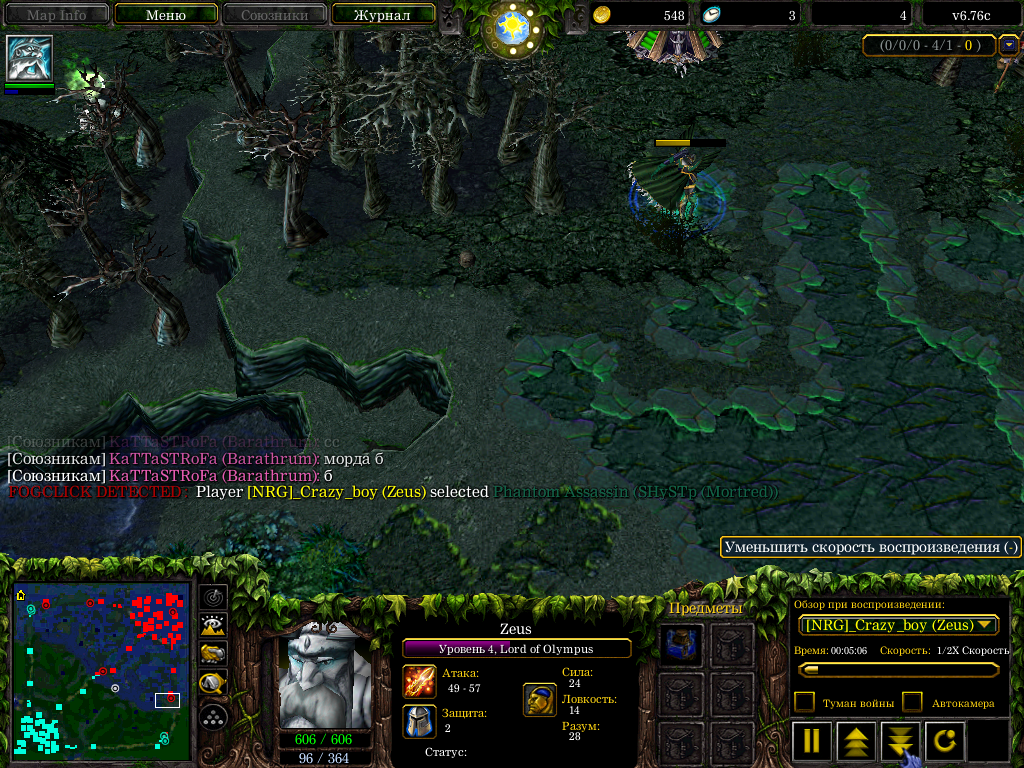This screenshot has height=768, width=1024.
Task: Toggle the minimap ally color mode
Action: (213, 654)
